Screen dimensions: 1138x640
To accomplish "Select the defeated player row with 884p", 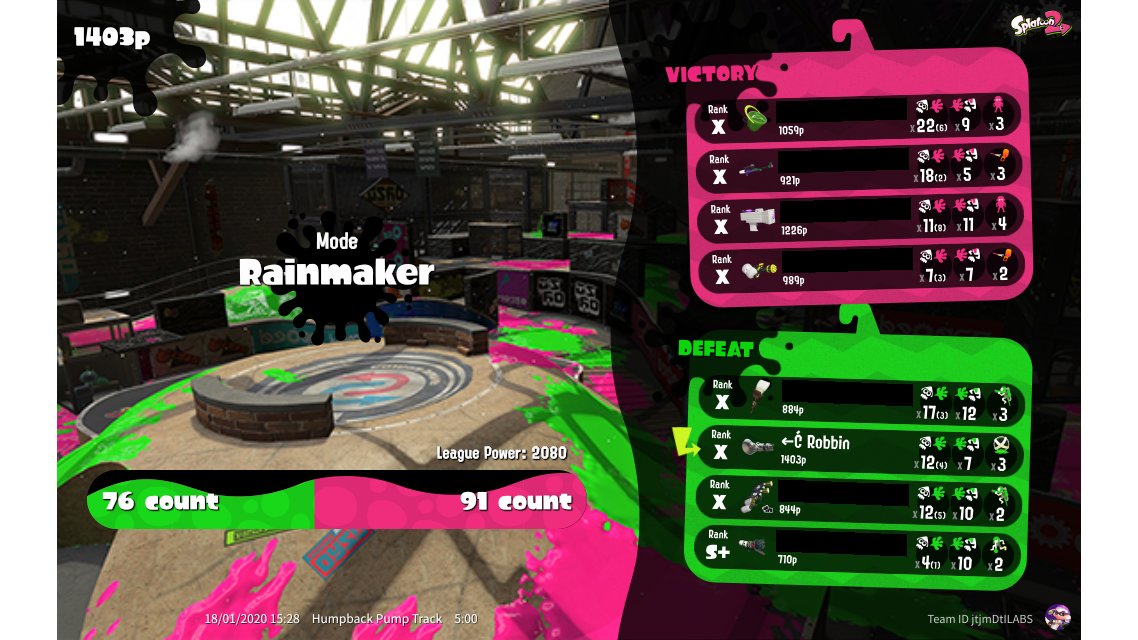I will 860,400.
